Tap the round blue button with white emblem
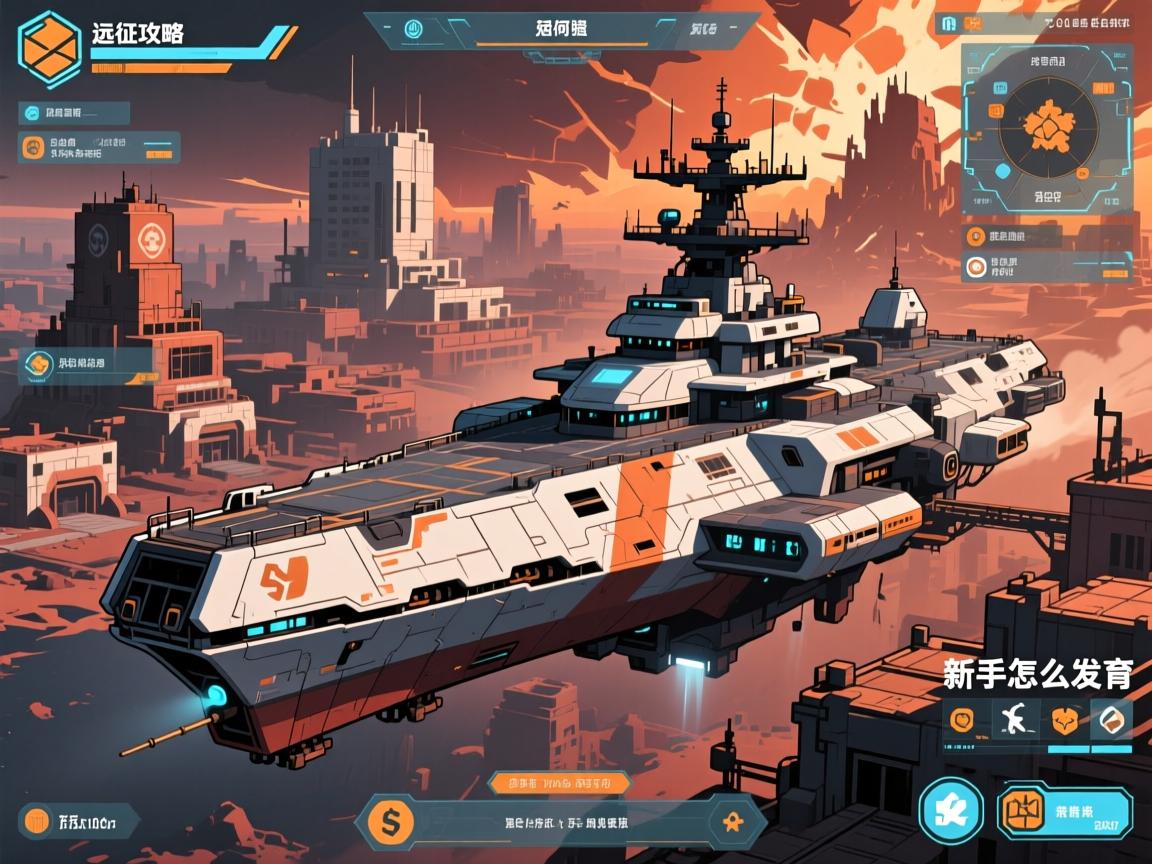Image resolution: width=1152 pixels, height=864 pixels. coord(950,809)
